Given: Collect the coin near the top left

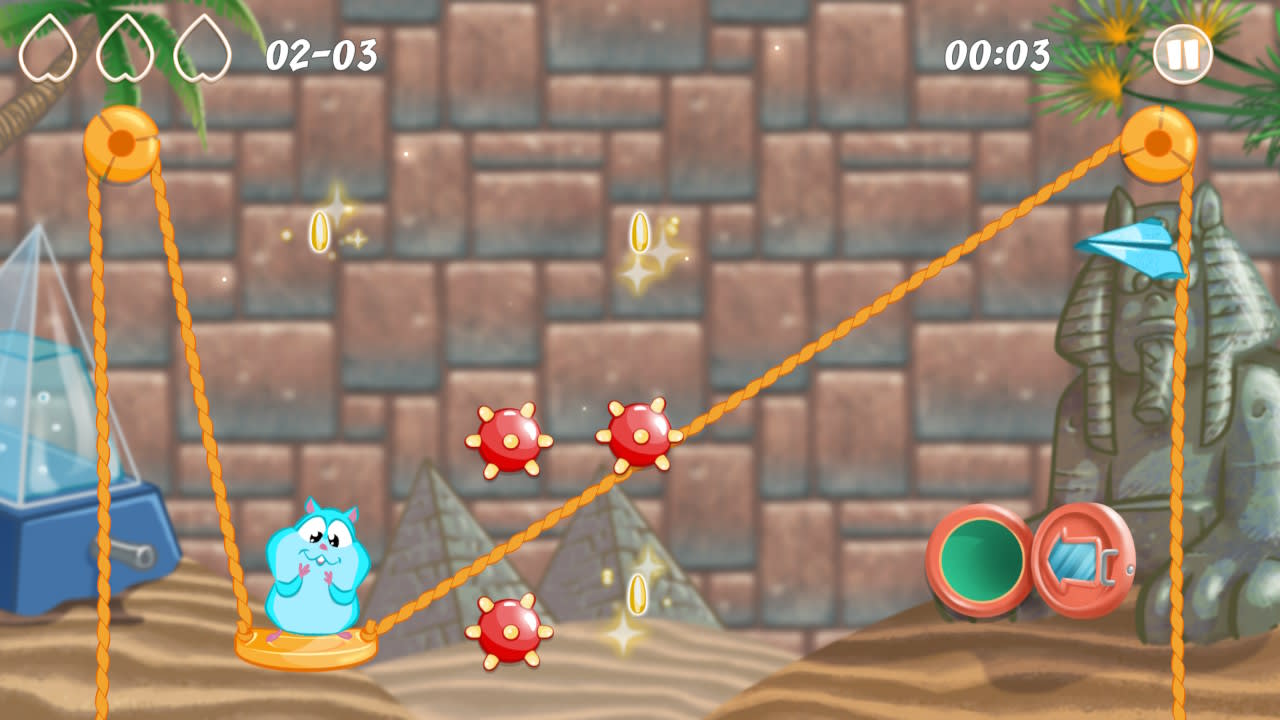Looking at the screenshot, I should [318, 231].
